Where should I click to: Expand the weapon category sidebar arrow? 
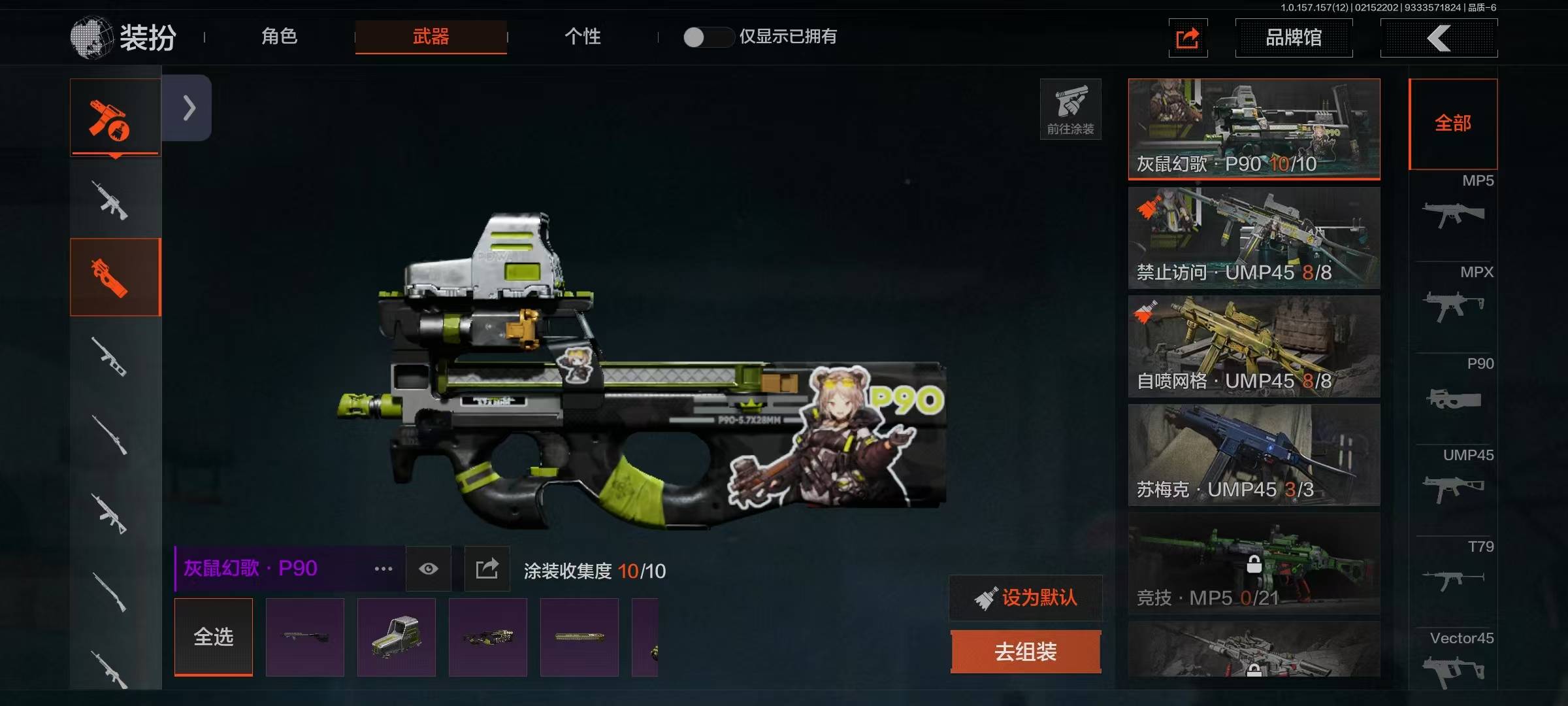tap(188, 108)
